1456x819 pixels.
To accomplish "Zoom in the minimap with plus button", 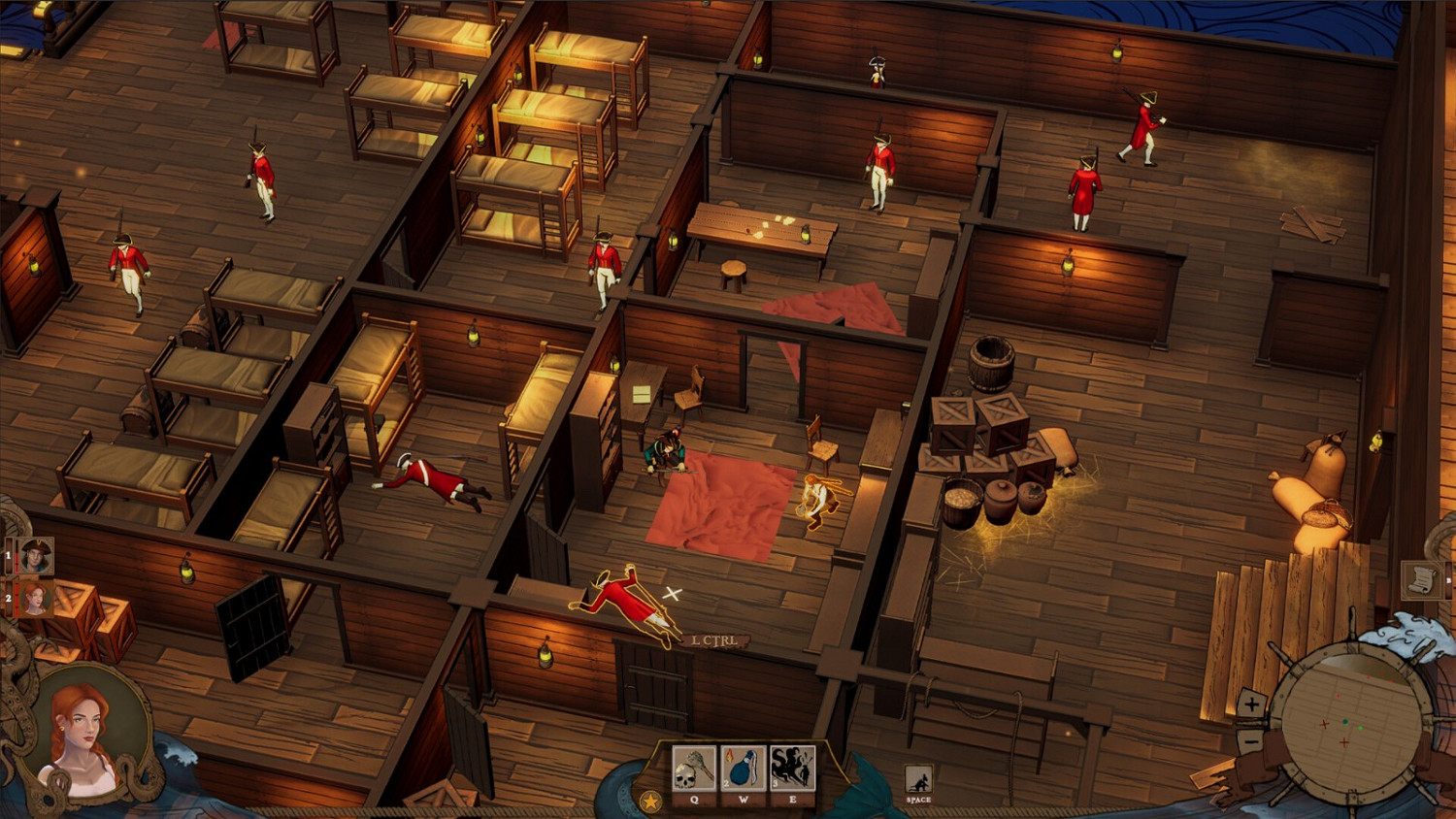I will pyautogui.click(x=1252, y=704).
